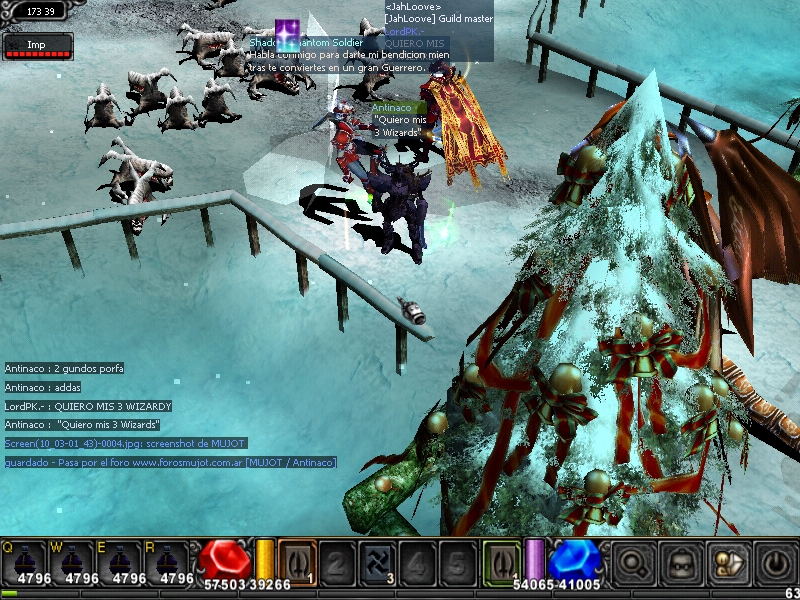Select the empty skill slot 4

click(x=417, y=560)
